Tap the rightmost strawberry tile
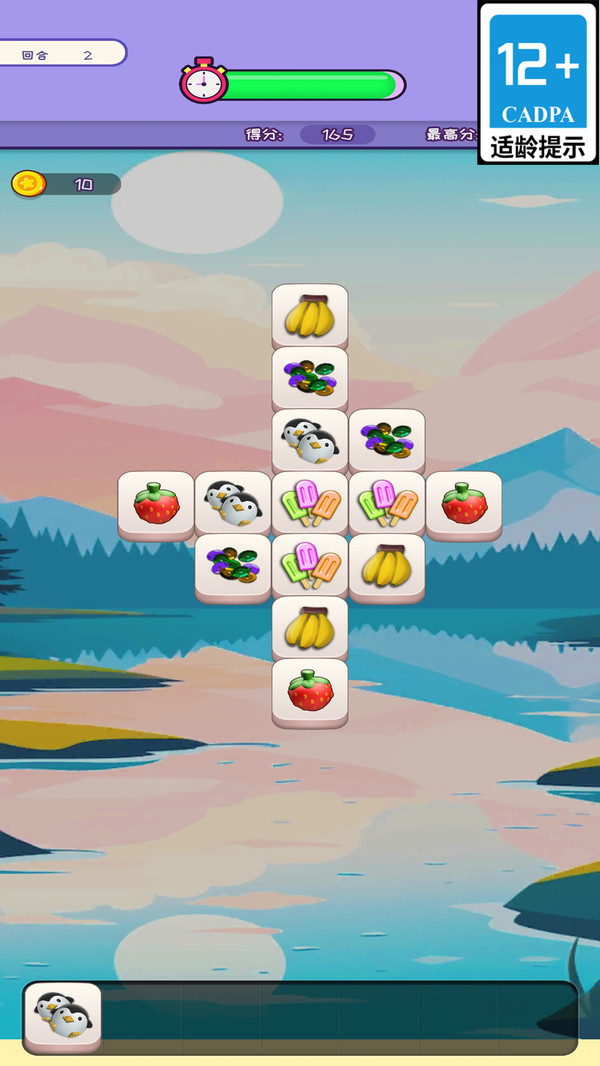 (x=464, y=504)
